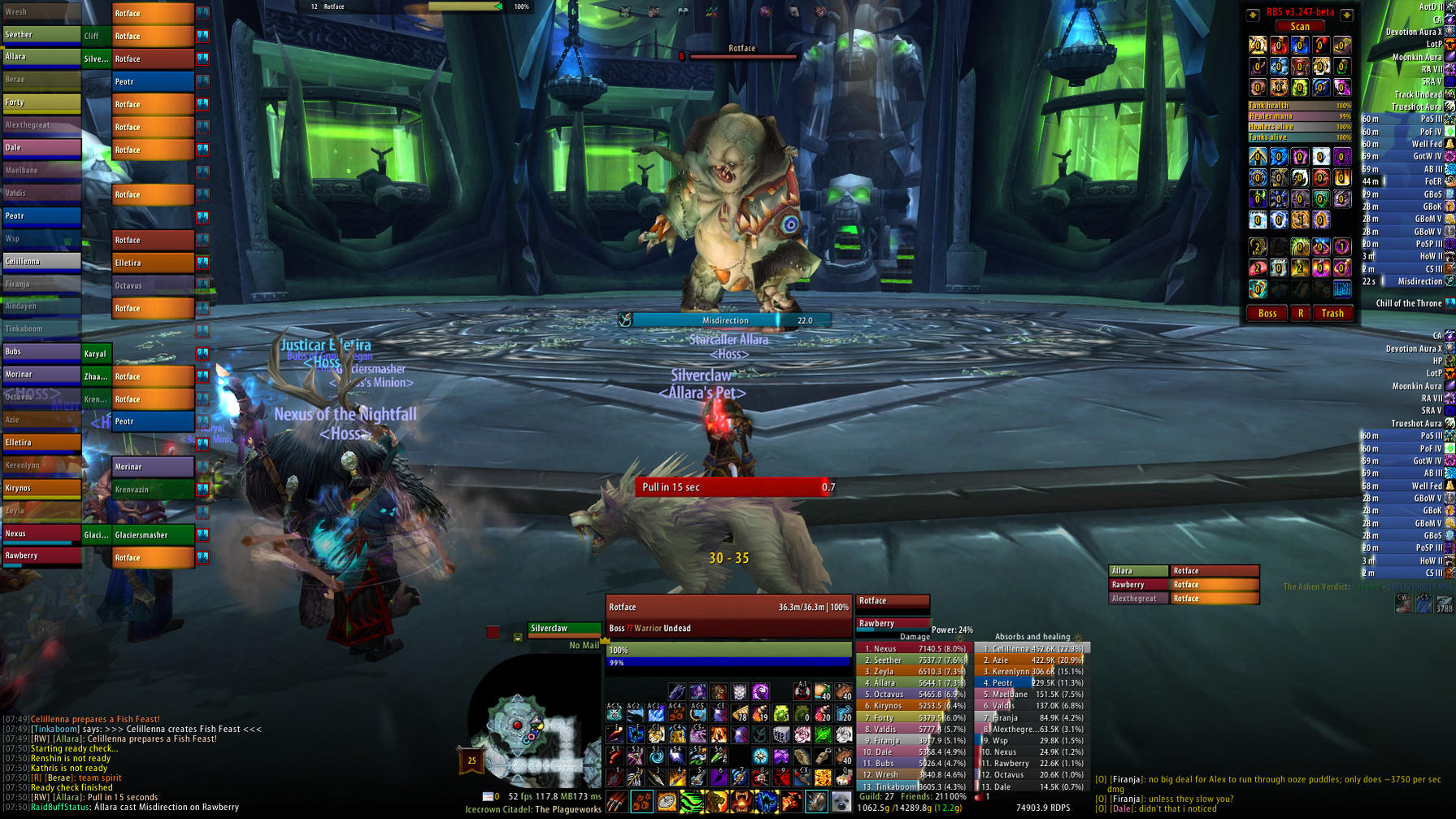
Task: Select the Boss button in RBS
Action: coord(1267,313)
